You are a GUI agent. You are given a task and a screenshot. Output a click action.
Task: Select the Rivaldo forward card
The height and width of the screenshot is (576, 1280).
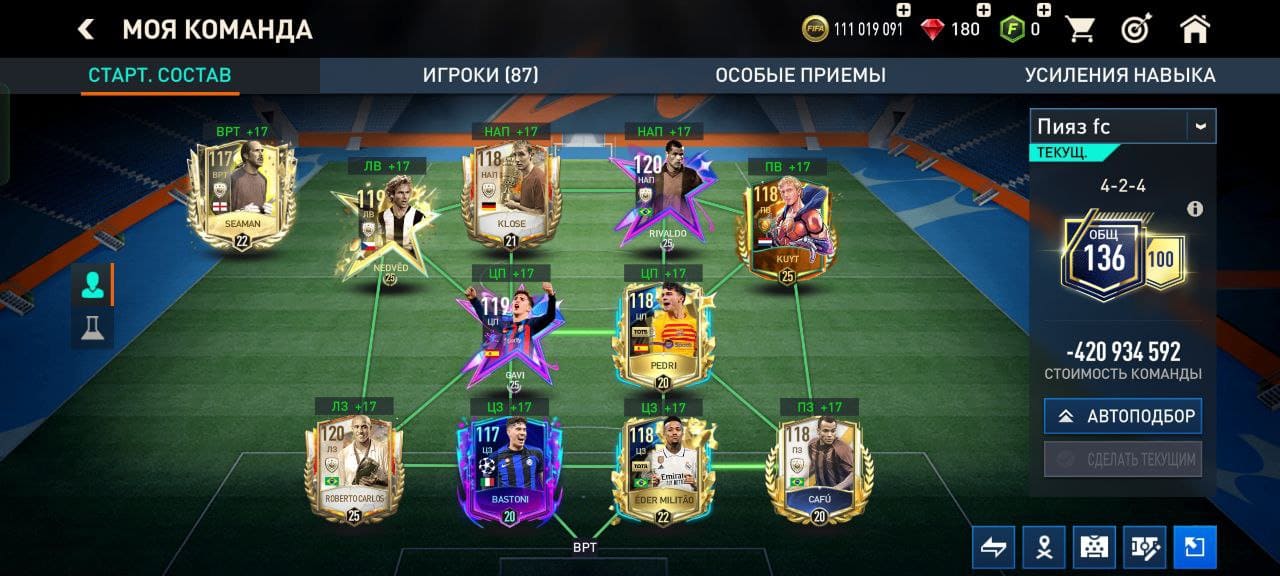click(x=664, y=198)
